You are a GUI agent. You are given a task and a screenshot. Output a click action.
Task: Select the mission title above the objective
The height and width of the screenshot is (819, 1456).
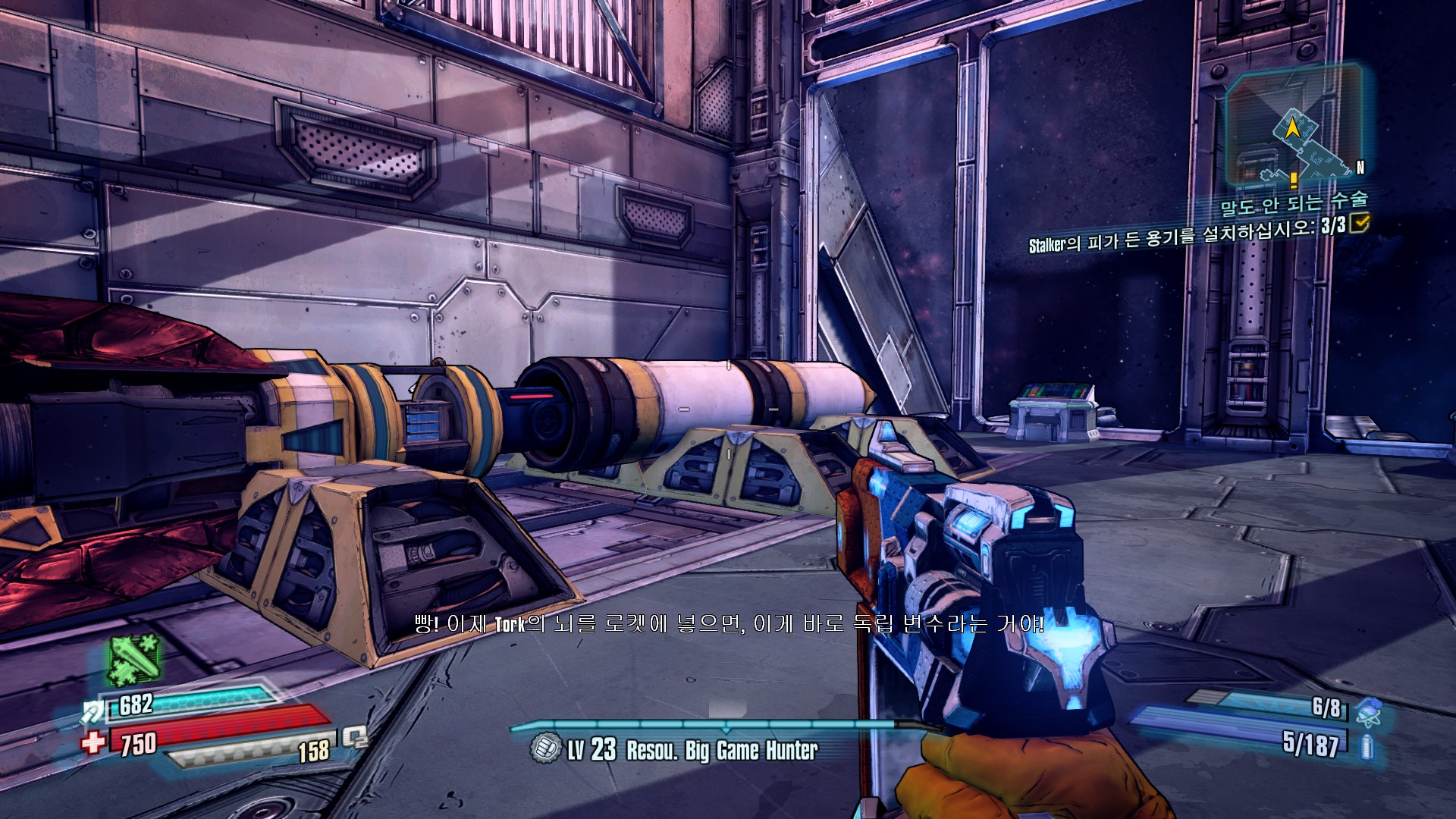point(1294,202)
